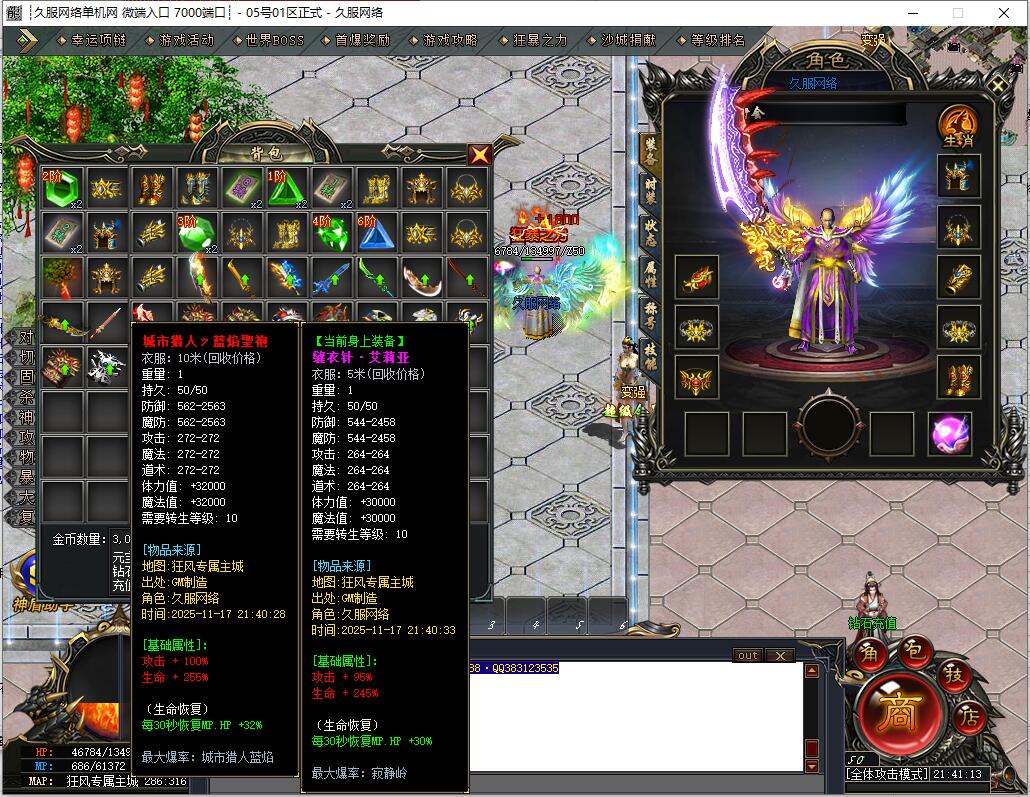The image size is (1030, 797).
Task: Open the 等级排名 level ranking menu
Action: point(718,41)
